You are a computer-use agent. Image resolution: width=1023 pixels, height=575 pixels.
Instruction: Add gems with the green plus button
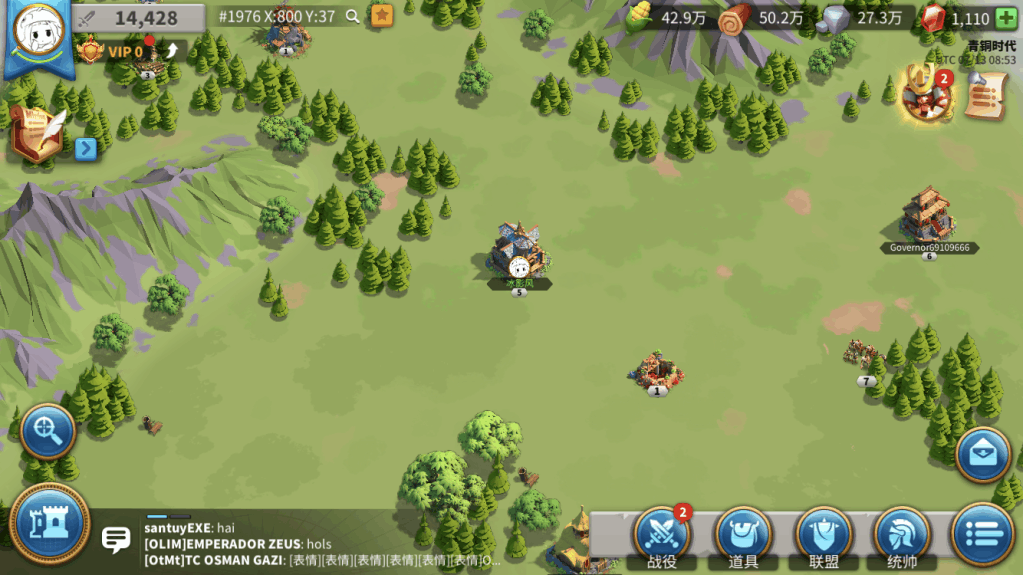(x=1006, y=18)
